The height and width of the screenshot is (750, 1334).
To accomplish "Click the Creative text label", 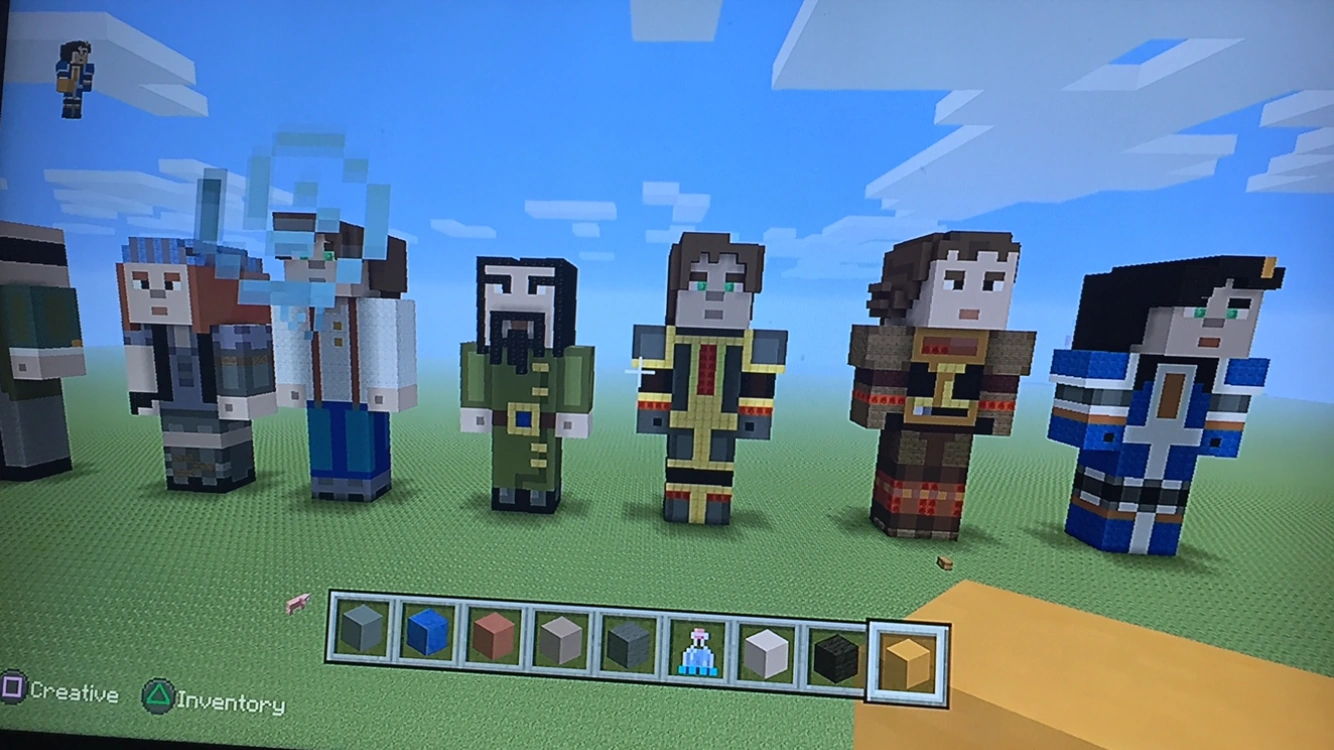I will point(75,692).
